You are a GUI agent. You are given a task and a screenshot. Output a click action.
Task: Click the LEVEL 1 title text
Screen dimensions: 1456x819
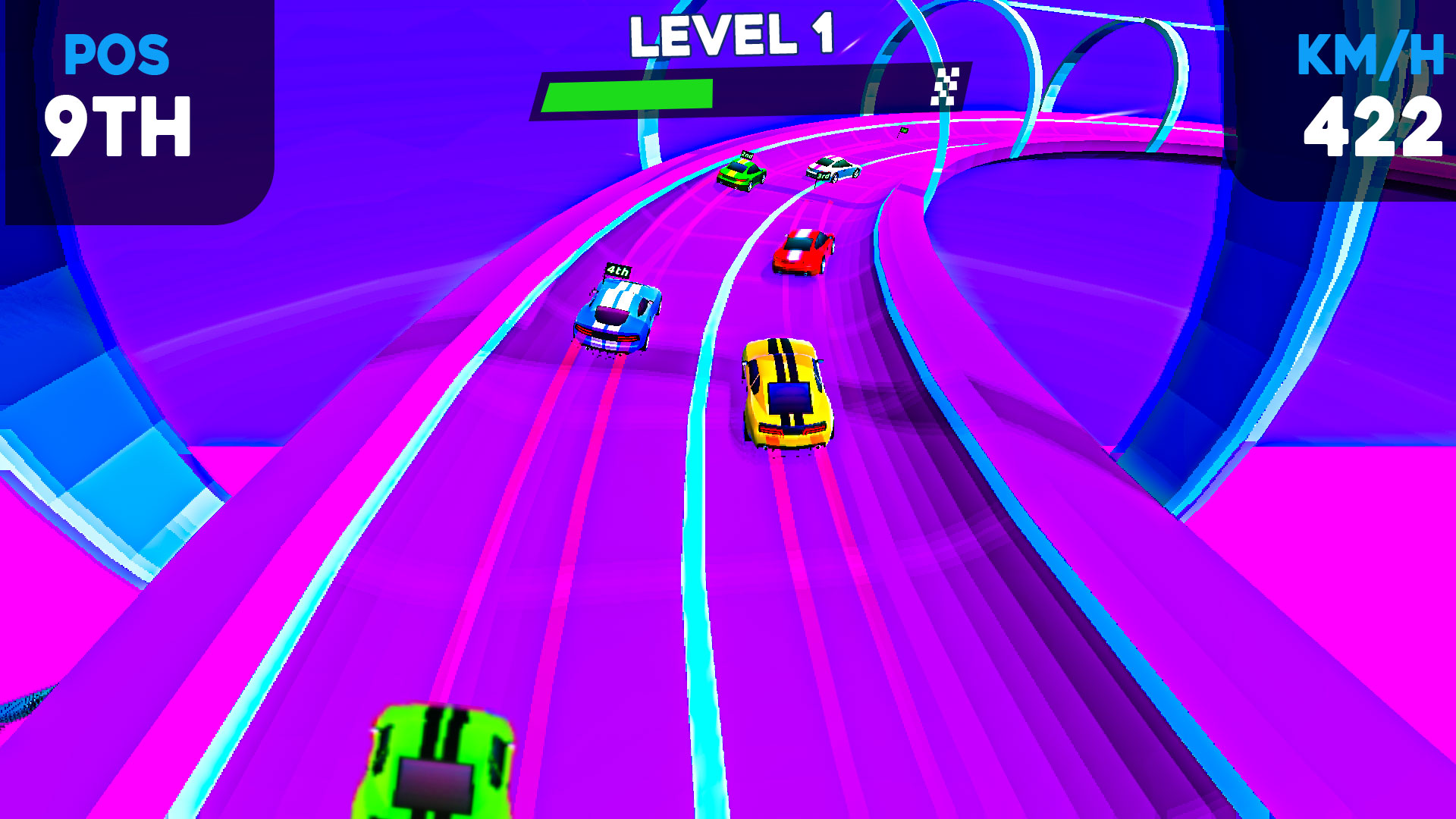[732, 34]
